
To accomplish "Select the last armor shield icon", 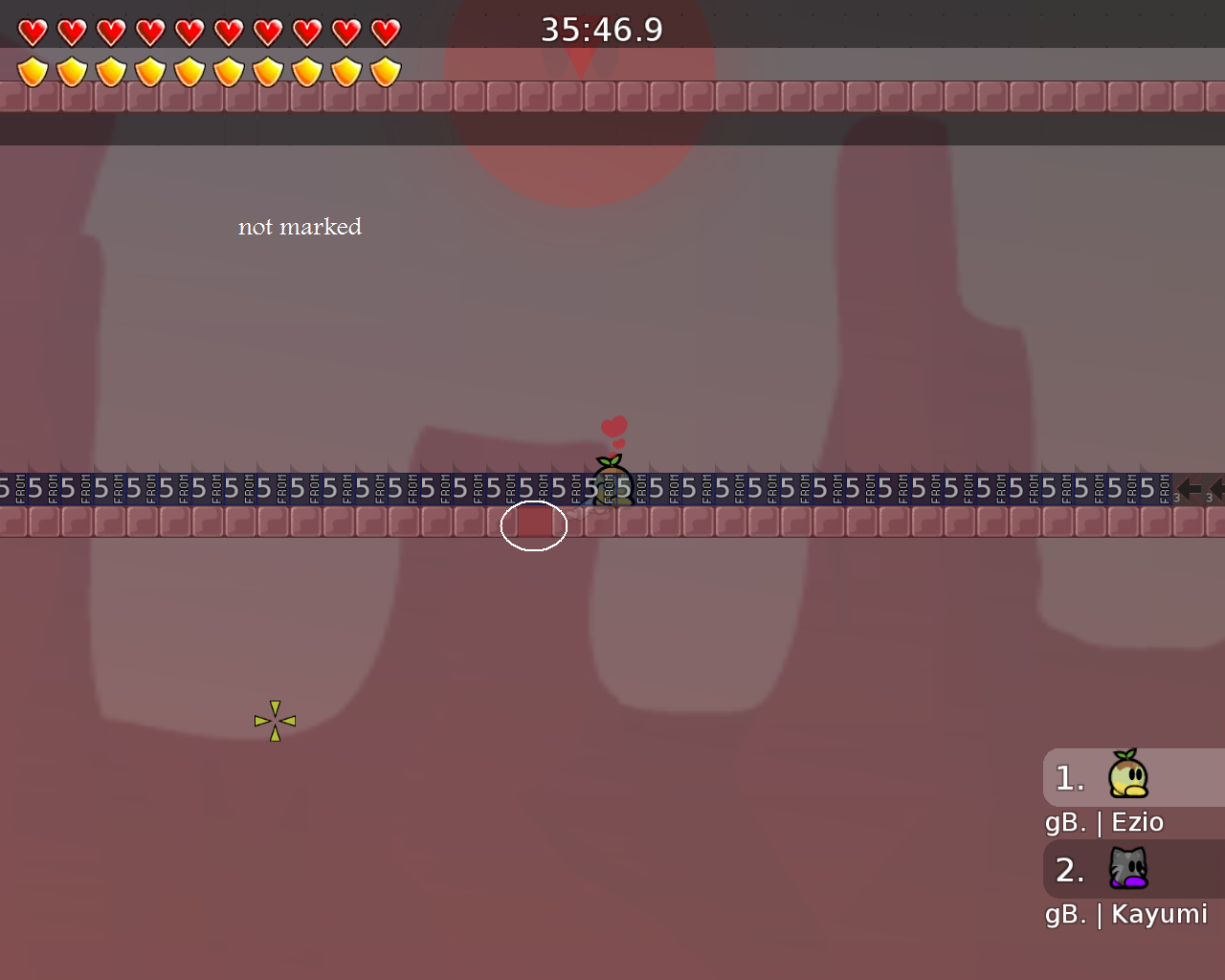I will pyautogui.click(x=384, y=71).
